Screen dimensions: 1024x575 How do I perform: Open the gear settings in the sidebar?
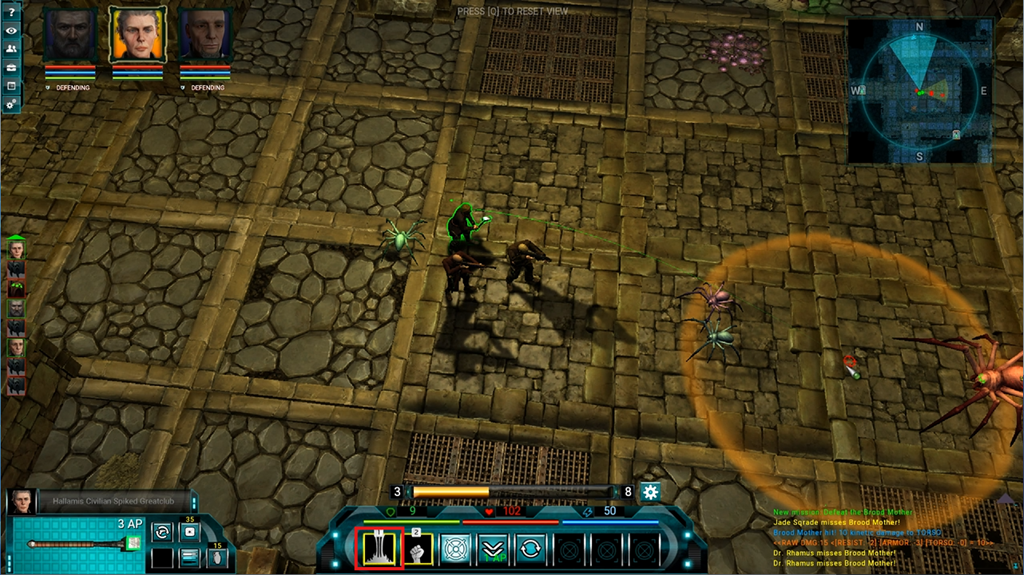[11, 103]
